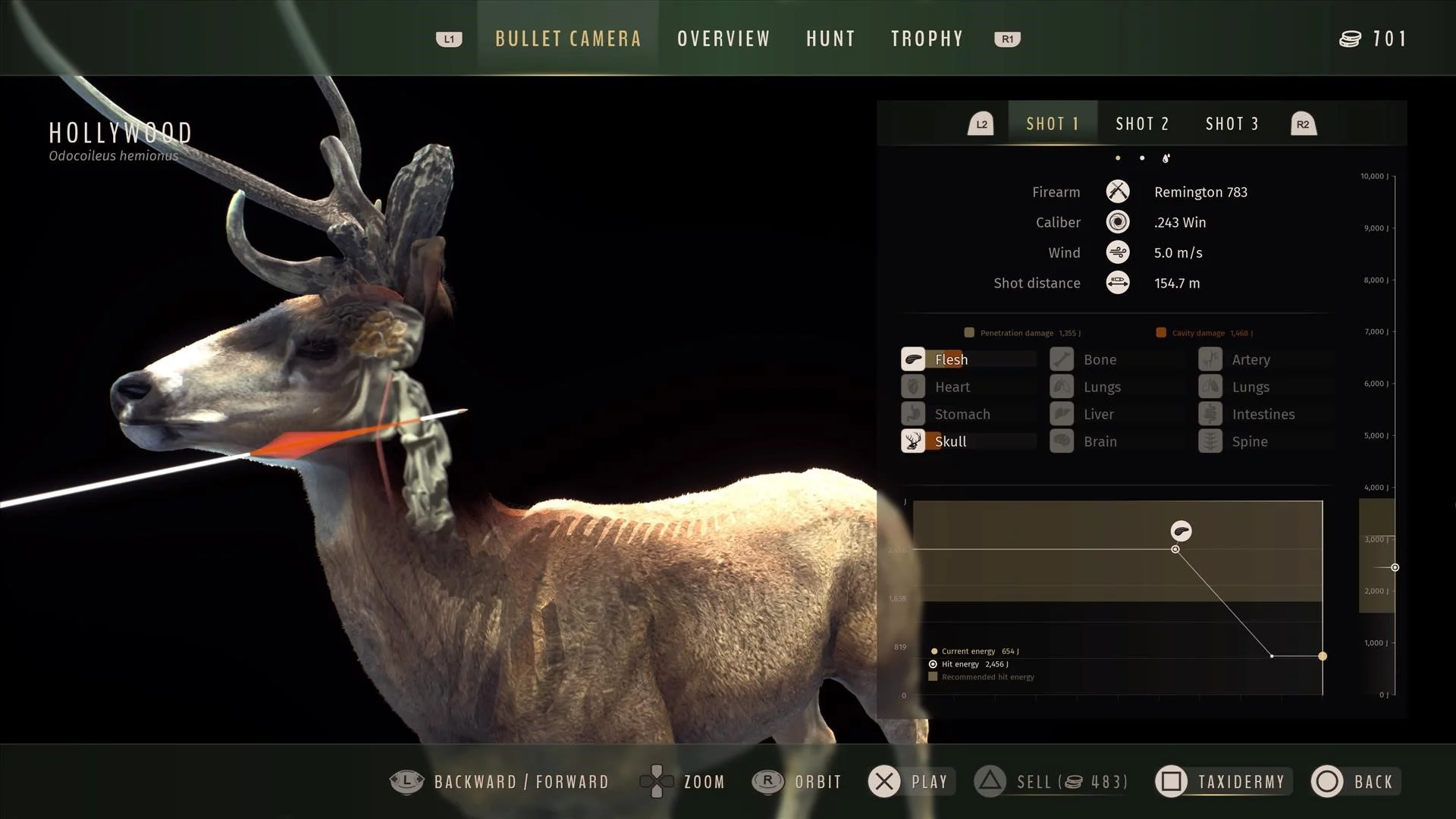Click the third shot progression dot
Image resolution: width=1456 pixels, height=819 pixels.
click(x=1167, y=158)
